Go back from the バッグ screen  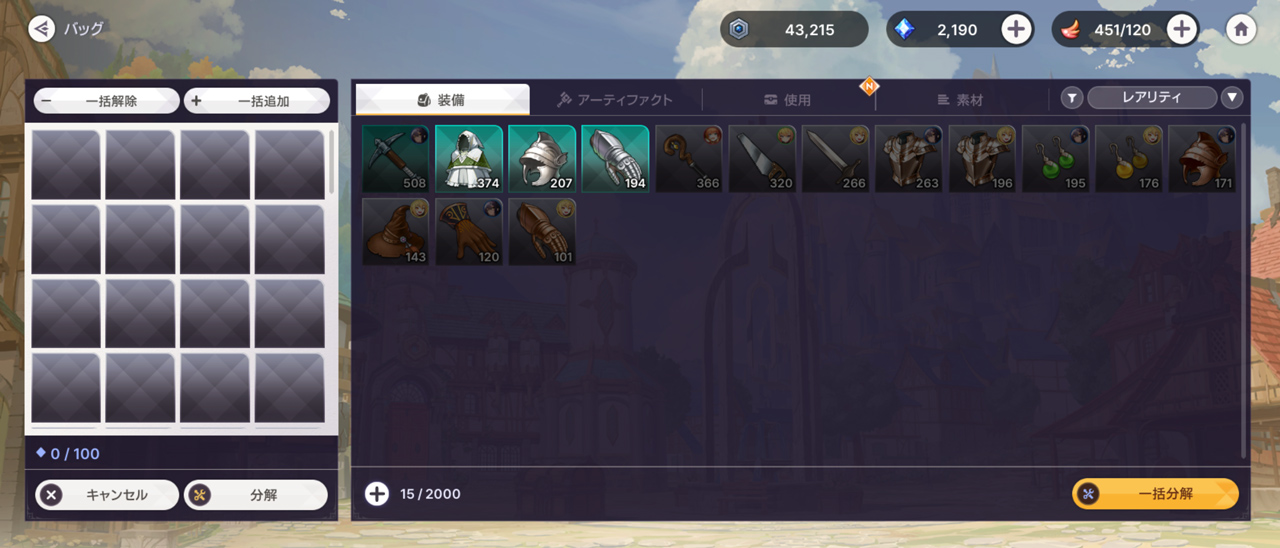tap(41, 29)
